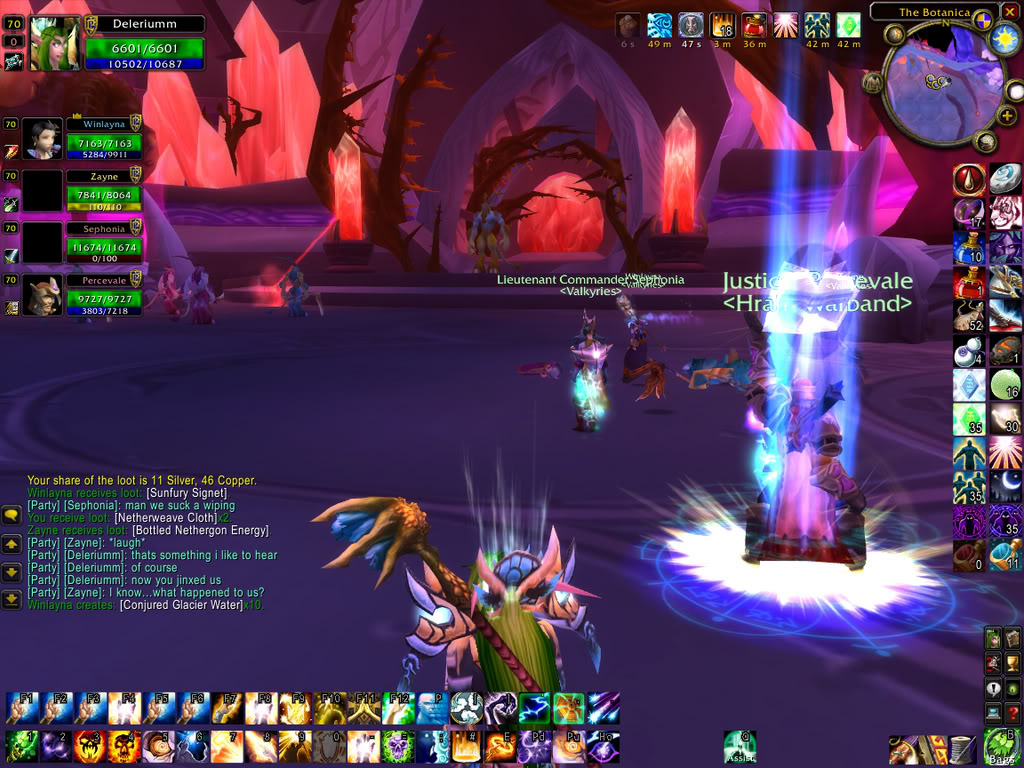
Task: Select Winlayna's party frame
Action: click(103, 139)
